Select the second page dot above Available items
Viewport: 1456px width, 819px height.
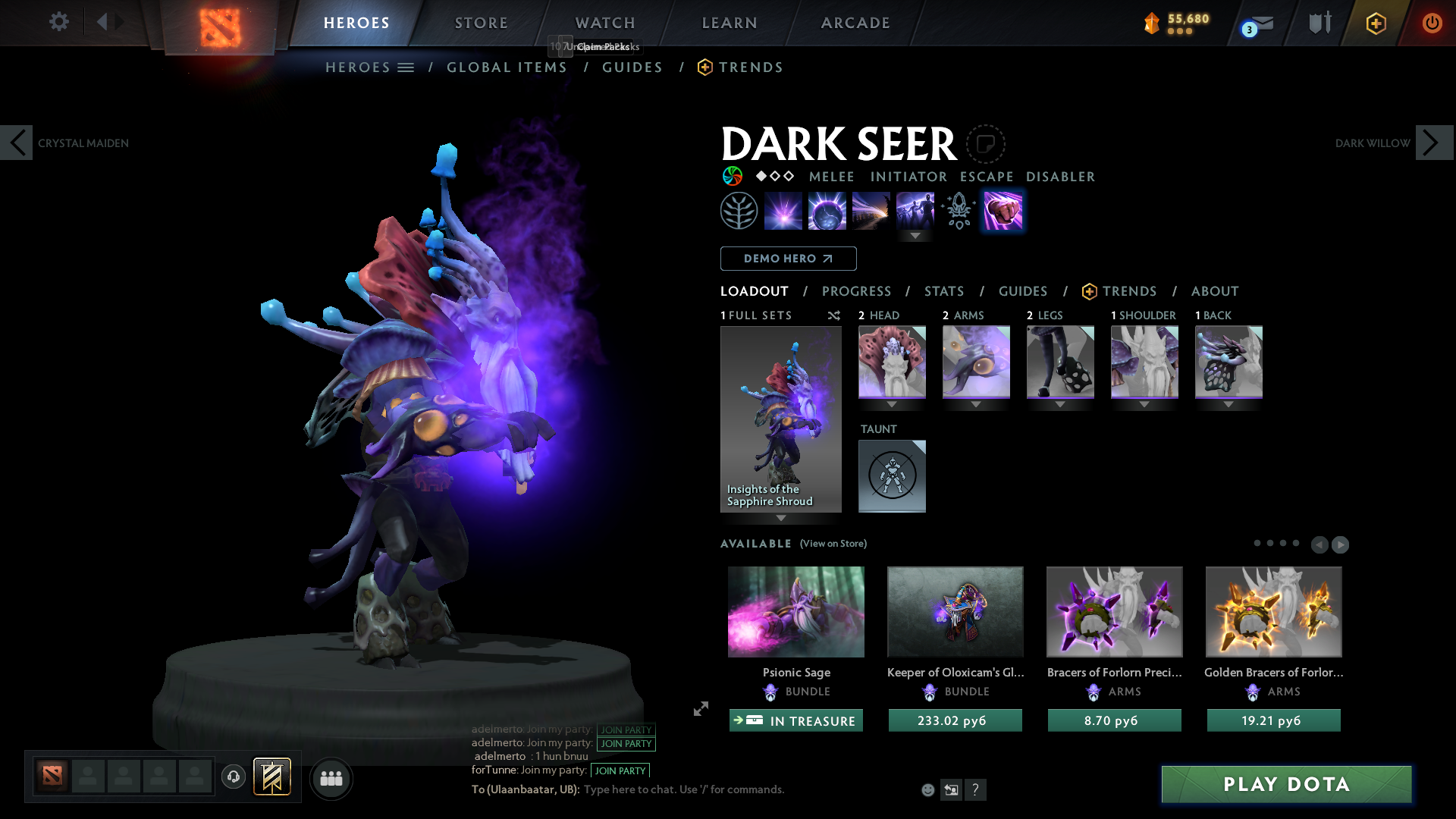click(1271, 543)
